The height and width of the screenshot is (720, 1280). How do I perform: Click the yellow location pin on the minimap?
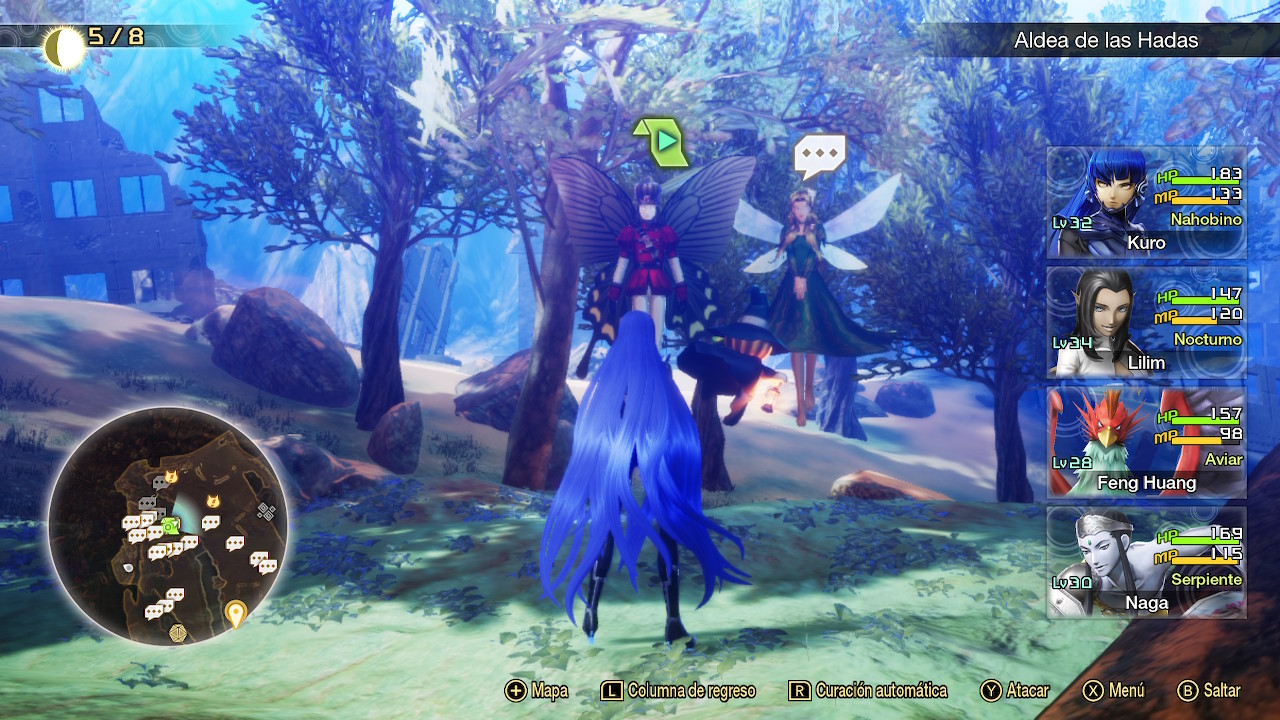point(235,612)
